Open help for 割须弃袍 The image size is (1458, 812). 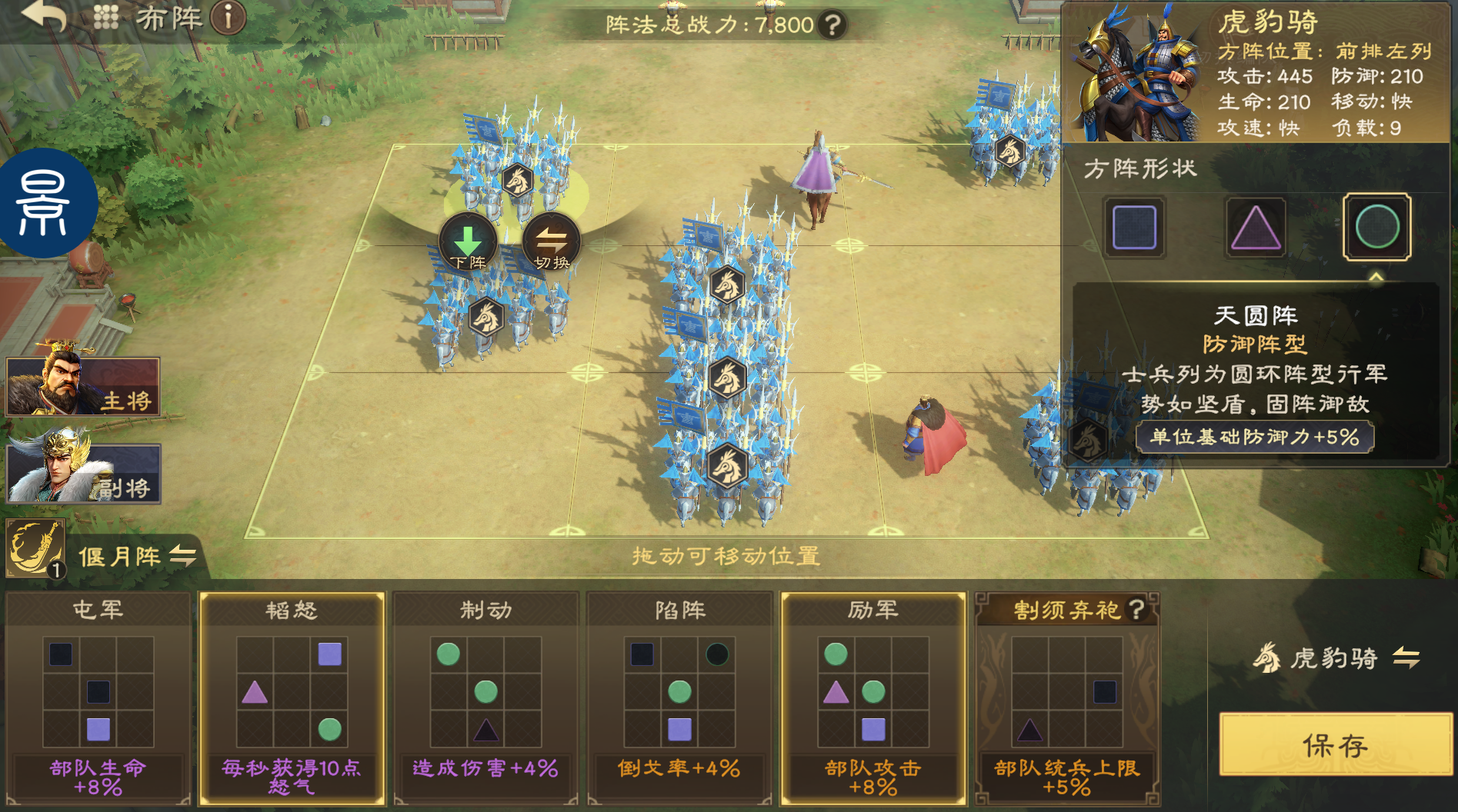pyautogui.click(x=1136, y=609)
